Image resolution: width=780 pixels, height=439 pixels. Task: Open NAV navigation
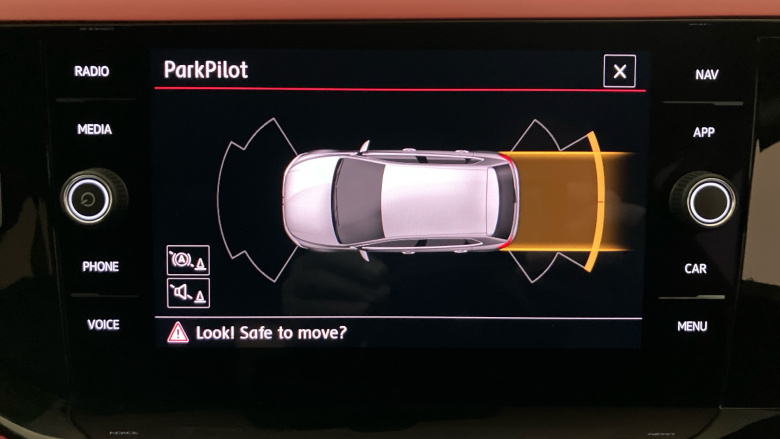tap(706, 75)
